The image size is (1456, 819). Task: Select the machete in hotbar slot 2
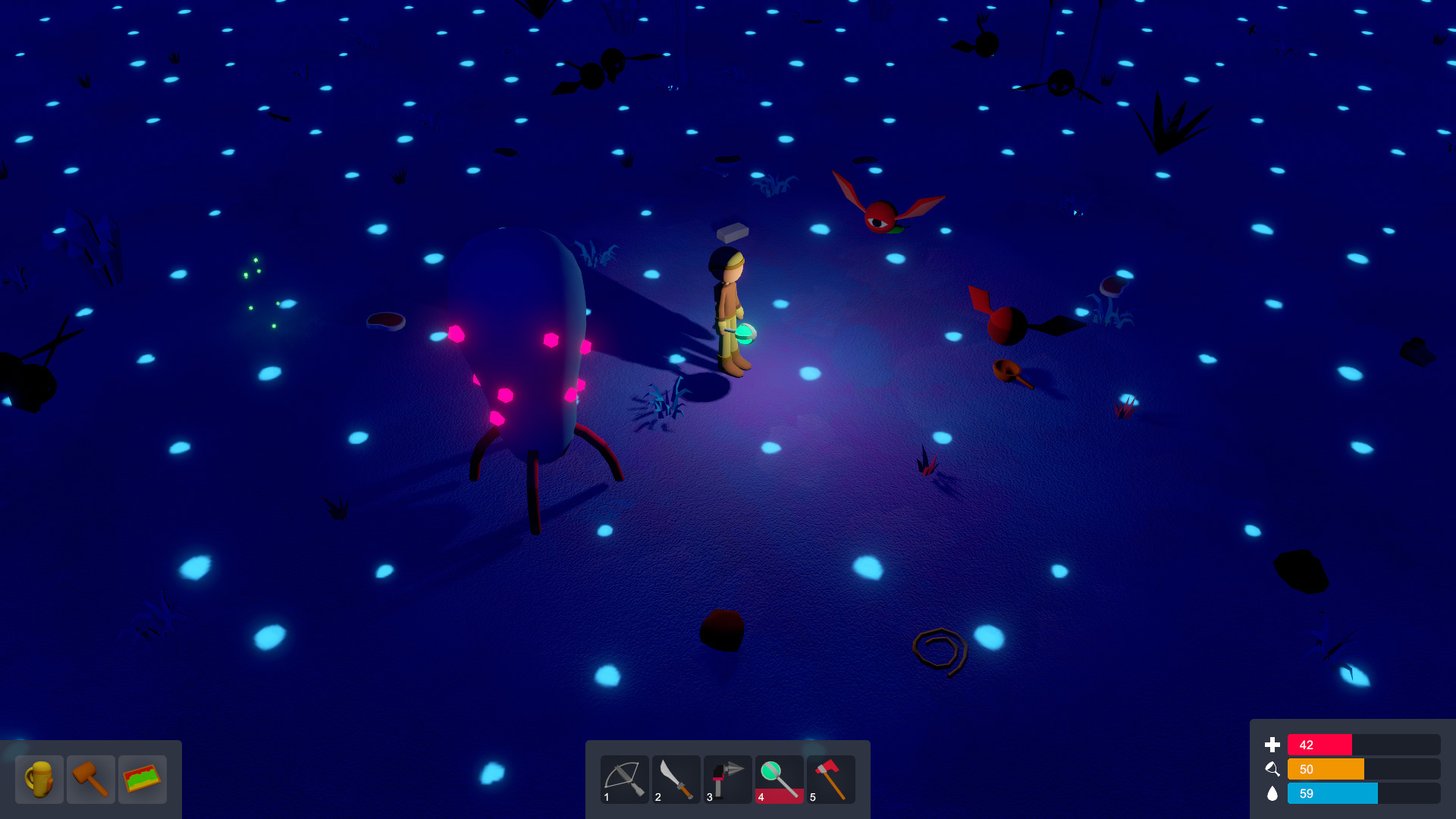pyautogui.click(x=676, y=779)
